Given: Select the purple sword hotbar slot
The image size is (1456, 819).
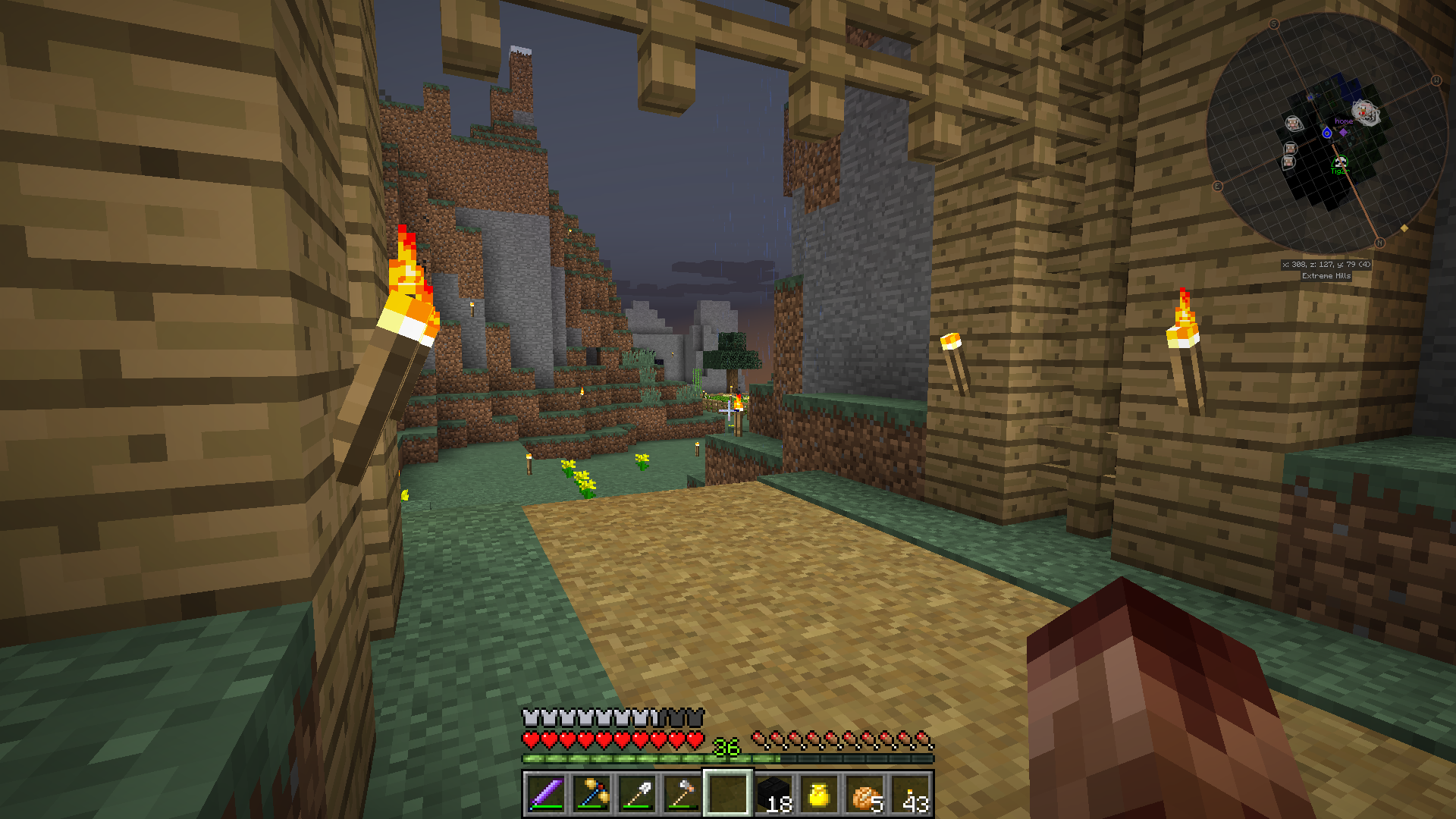Looking at the screenshot, I should pos(545,794).
